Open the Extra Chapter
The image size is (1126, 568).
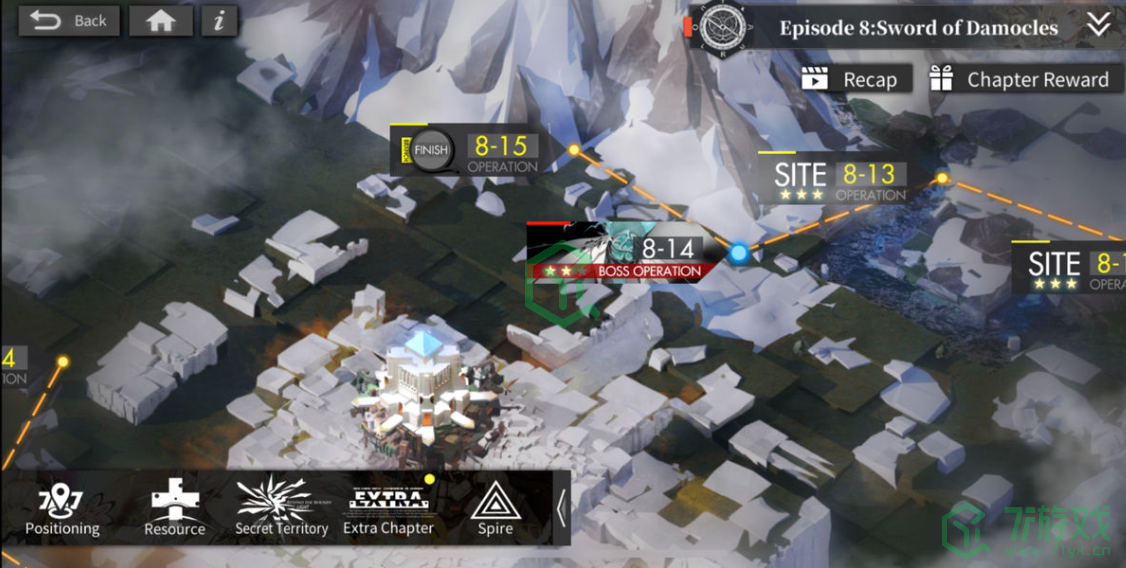tap(388, 510)
